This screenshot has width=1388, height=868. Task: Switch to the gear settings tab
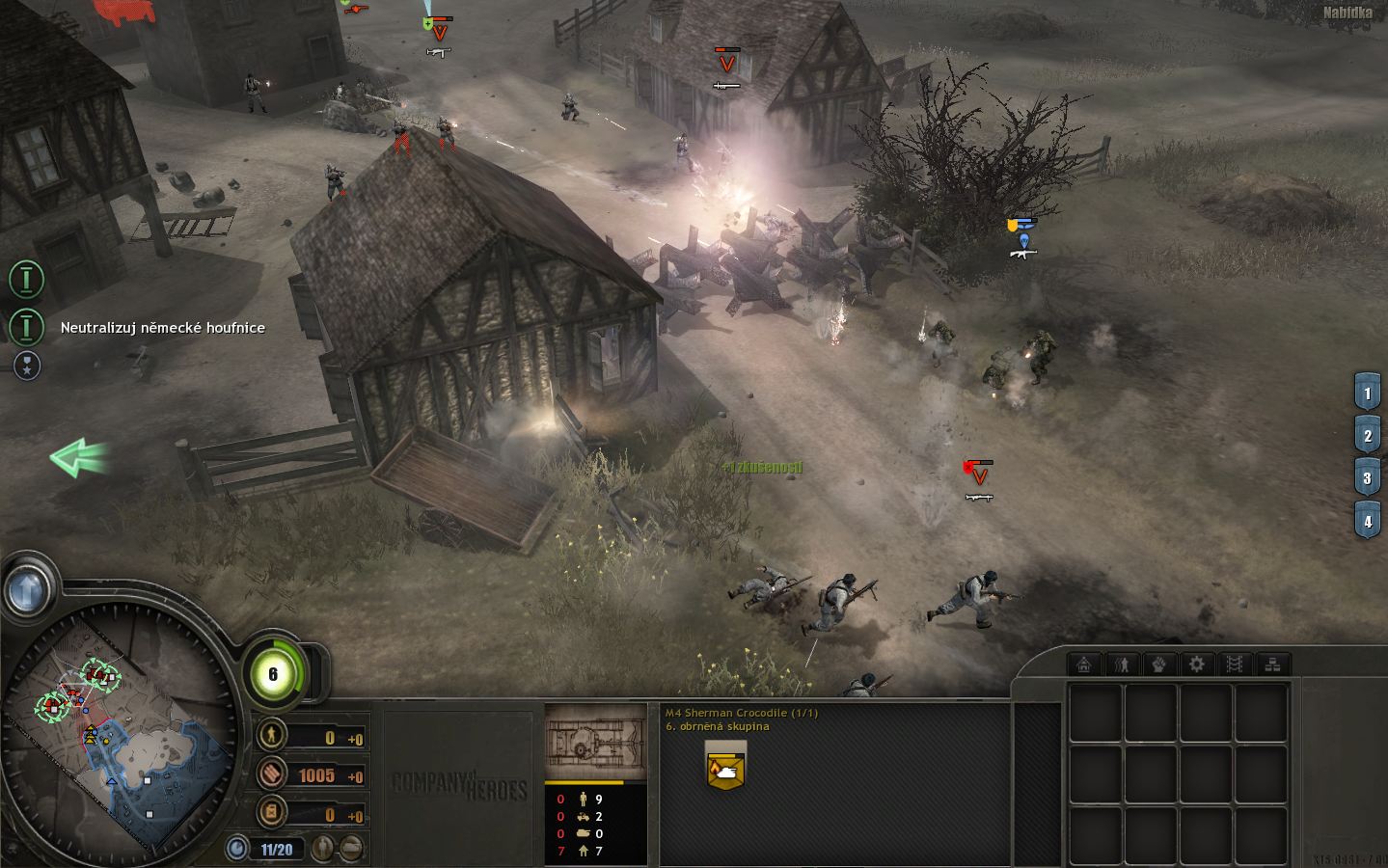point(1197,665)
